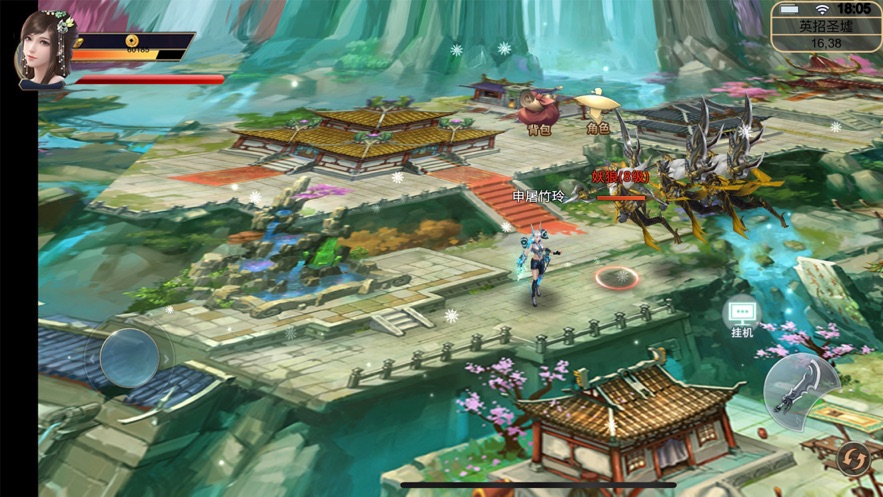
Task: Open the 角色 character sheet
Action: 598,108
